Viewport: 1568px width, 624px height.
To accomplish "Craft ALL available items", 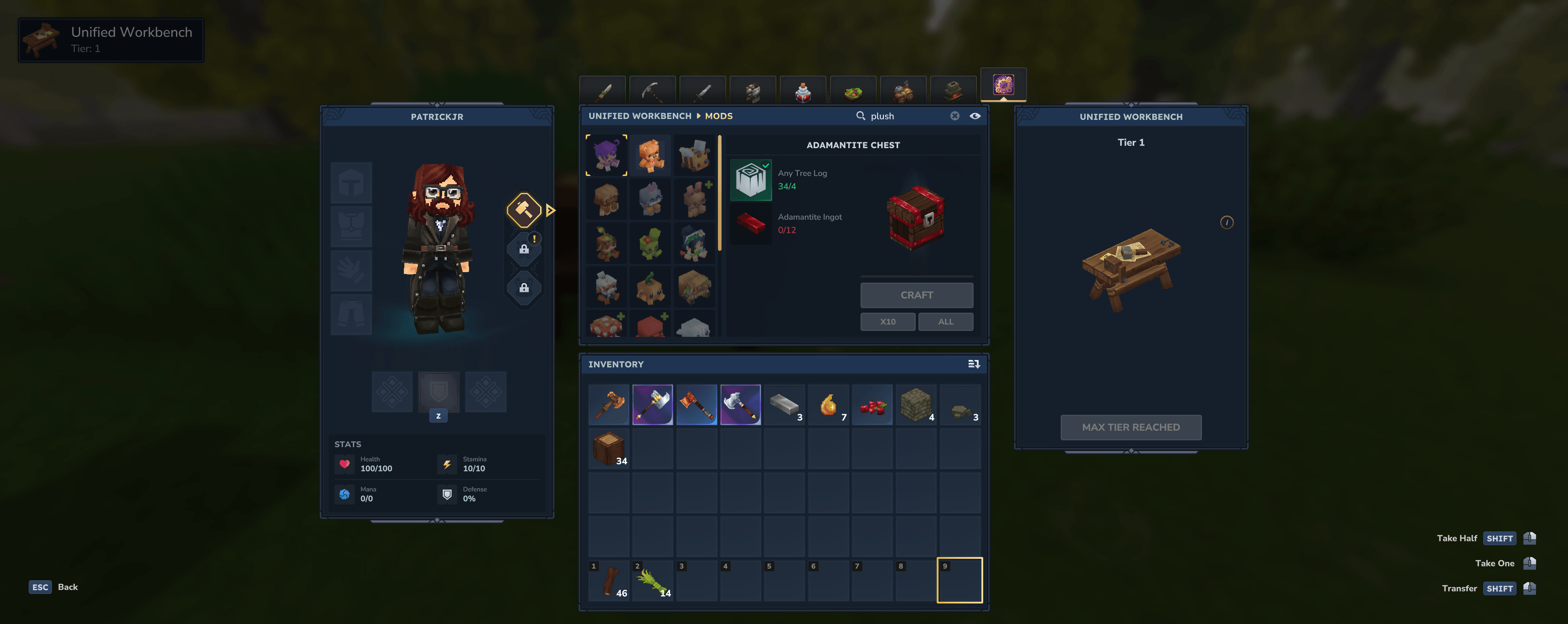I will point(945,321).
